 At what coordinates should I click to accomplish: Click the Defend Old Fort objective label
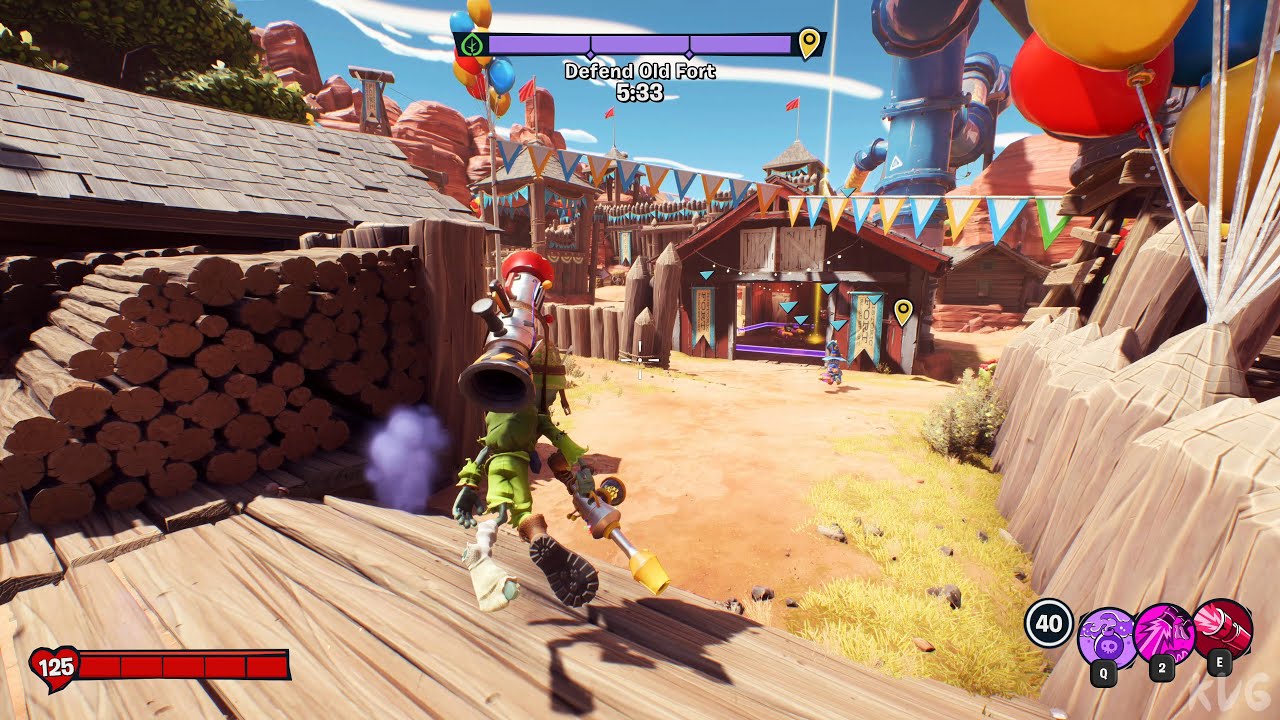coord(640,71)
